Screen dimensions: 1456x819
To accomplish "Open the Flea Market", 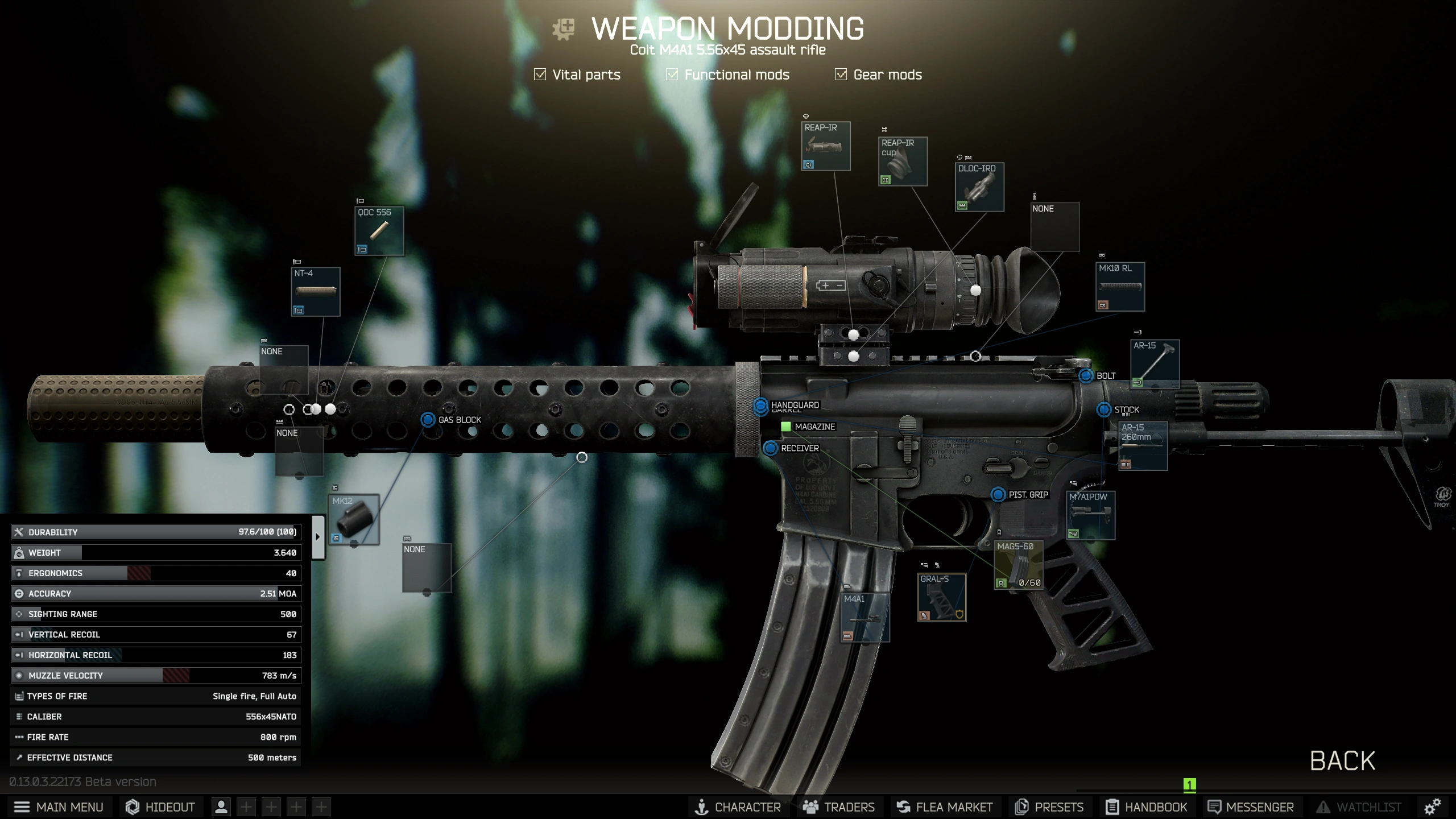I will pyautogui.click(x=945, y=807).
